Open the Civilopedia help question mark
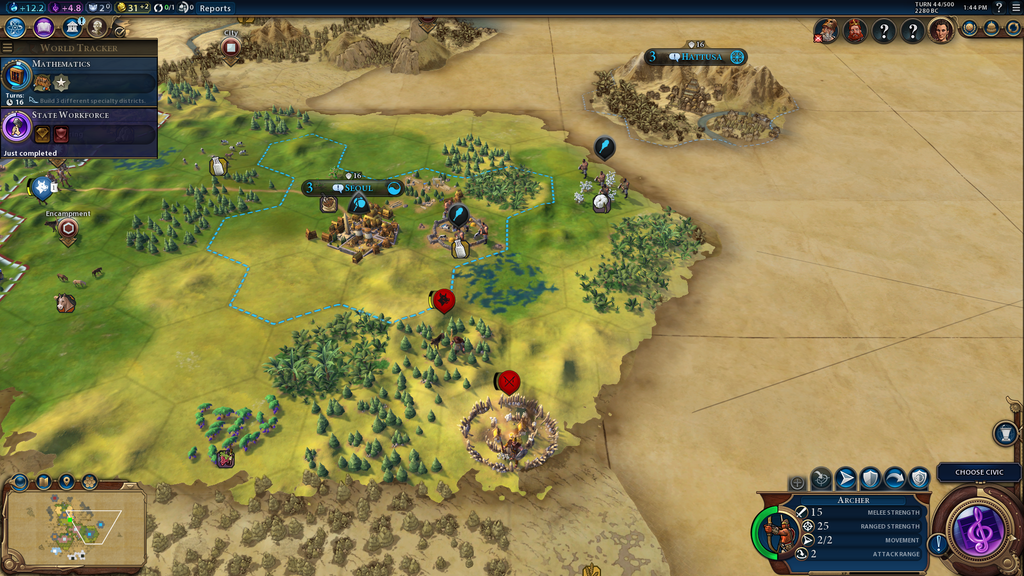Viewport: 1024px width, 576px height. point(998,8)
